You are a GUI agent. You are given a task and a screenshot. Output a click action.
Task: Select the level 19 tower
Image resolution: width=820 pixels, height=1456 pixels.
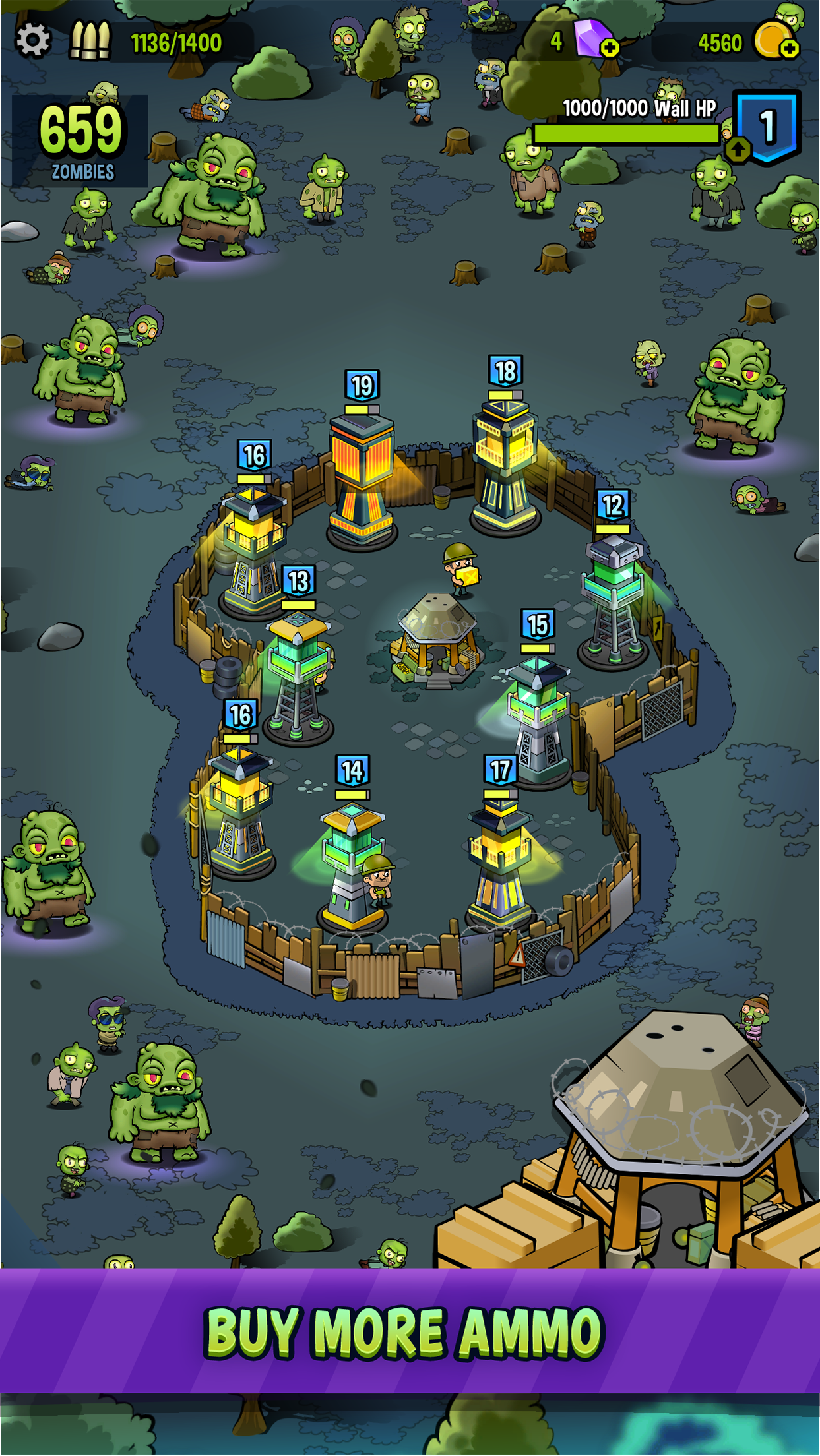click(362, 475)
